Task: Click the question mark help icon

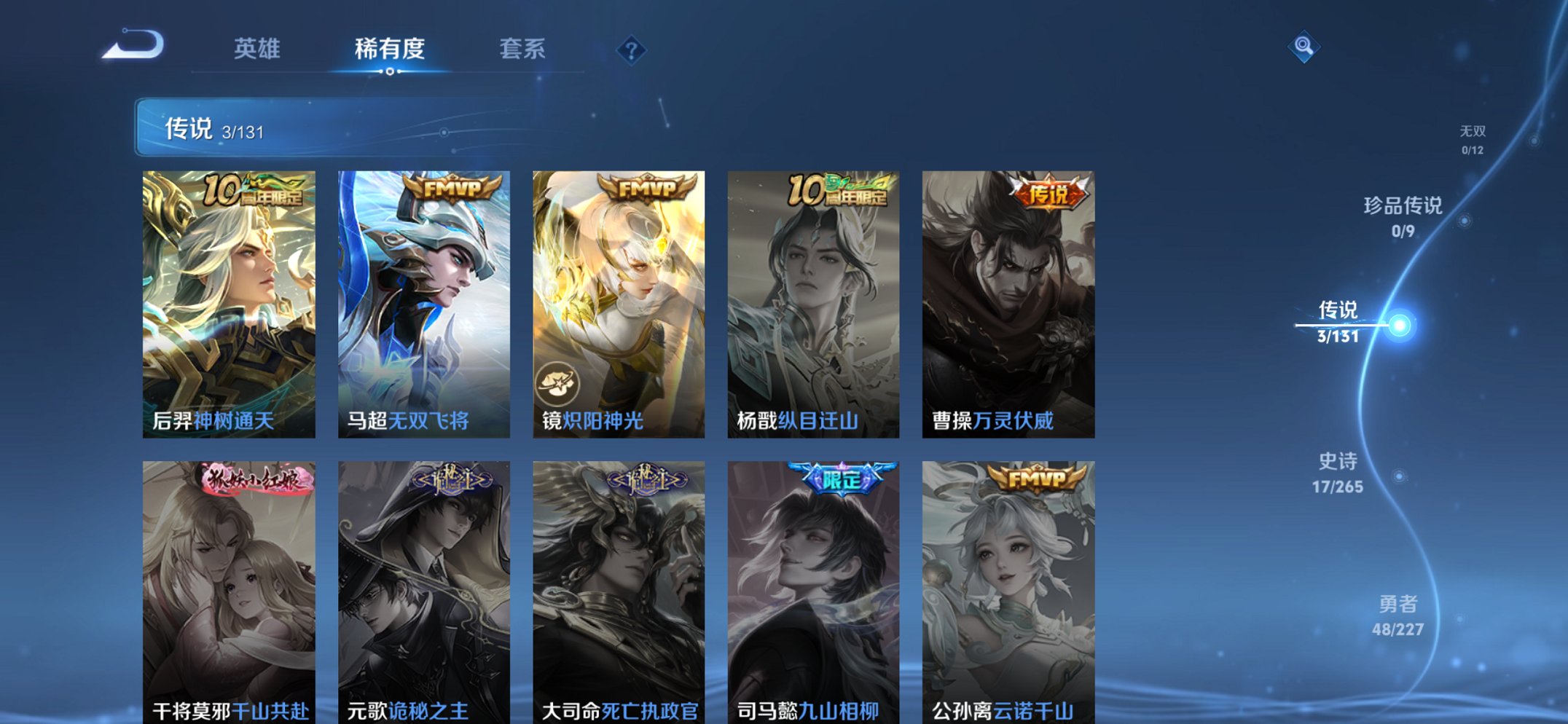Action: pyautogui.click(x=632, y=49)
